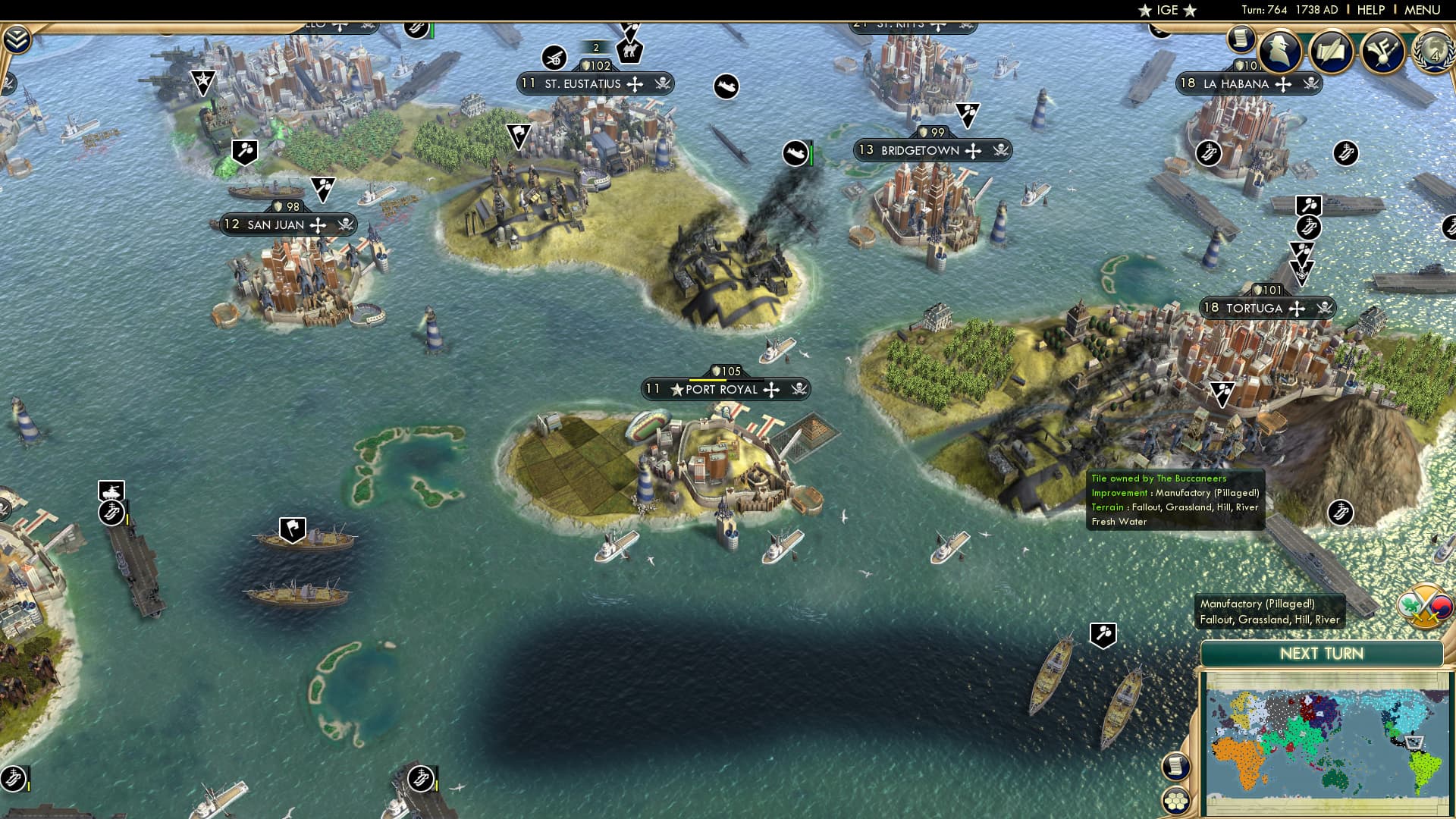
Task: Click the pirate skull icon on Tortuga's banner
Action: [x=1323, y=309]
